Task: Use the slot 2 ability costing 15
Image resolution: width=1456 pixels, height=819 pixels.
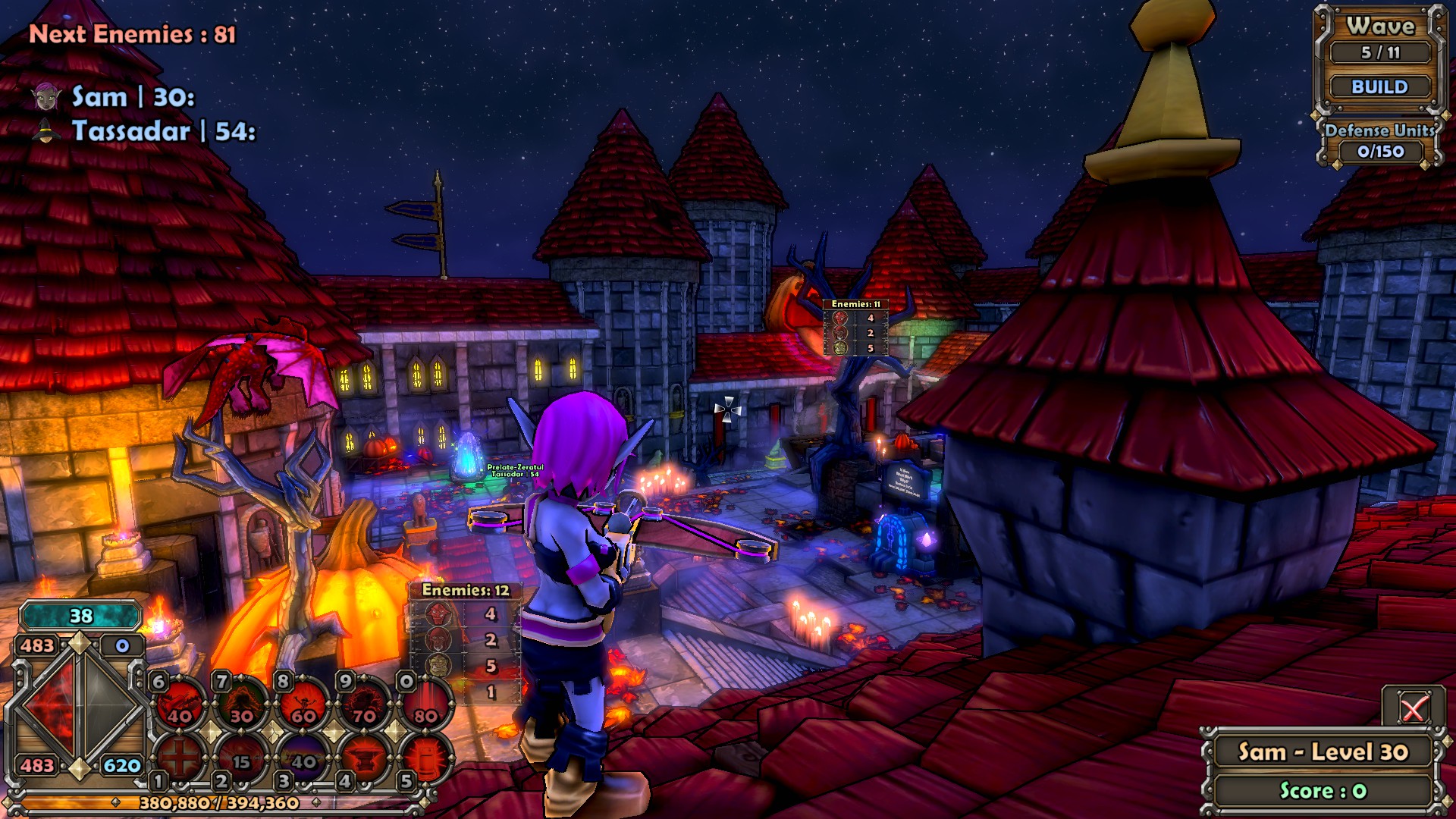Action: point(242,757)
